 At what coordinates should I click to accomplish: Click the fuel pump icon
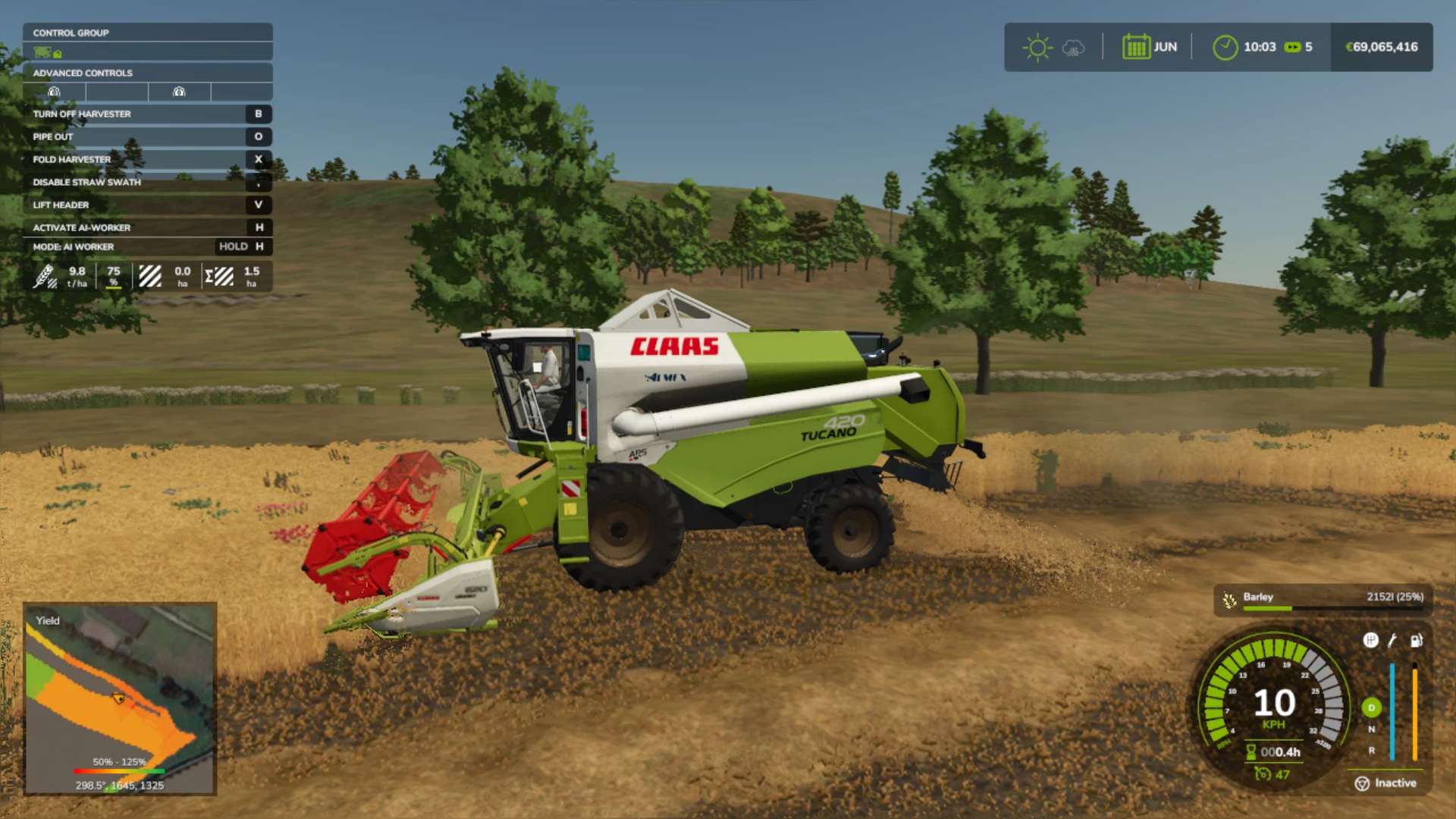tap(1416, 641)
